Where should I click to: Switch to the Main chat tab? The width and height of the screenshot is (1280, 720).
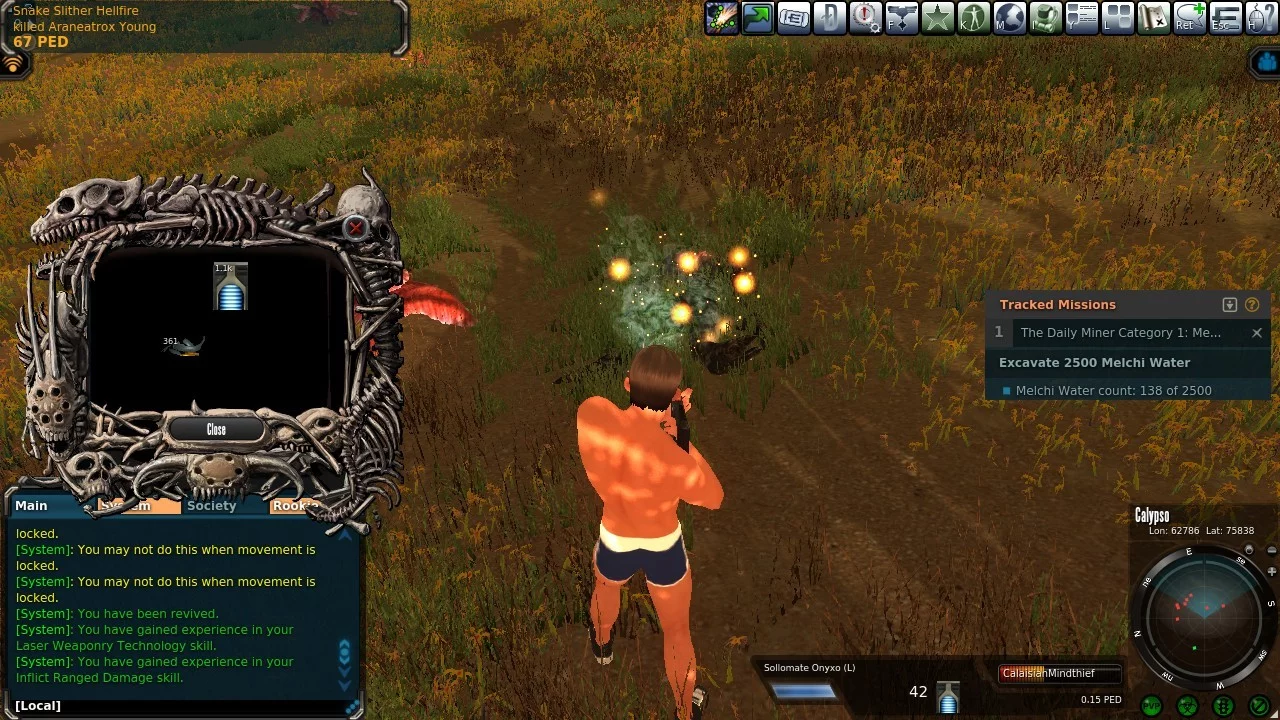31,506
